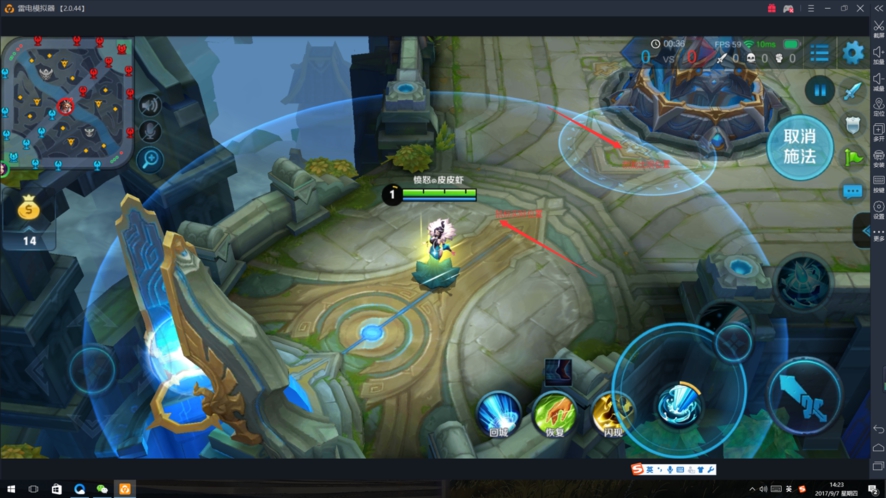This screenshot has height=498, width=886.
Task: Send the green flag gather signal
Action: (x=852, y=157)
